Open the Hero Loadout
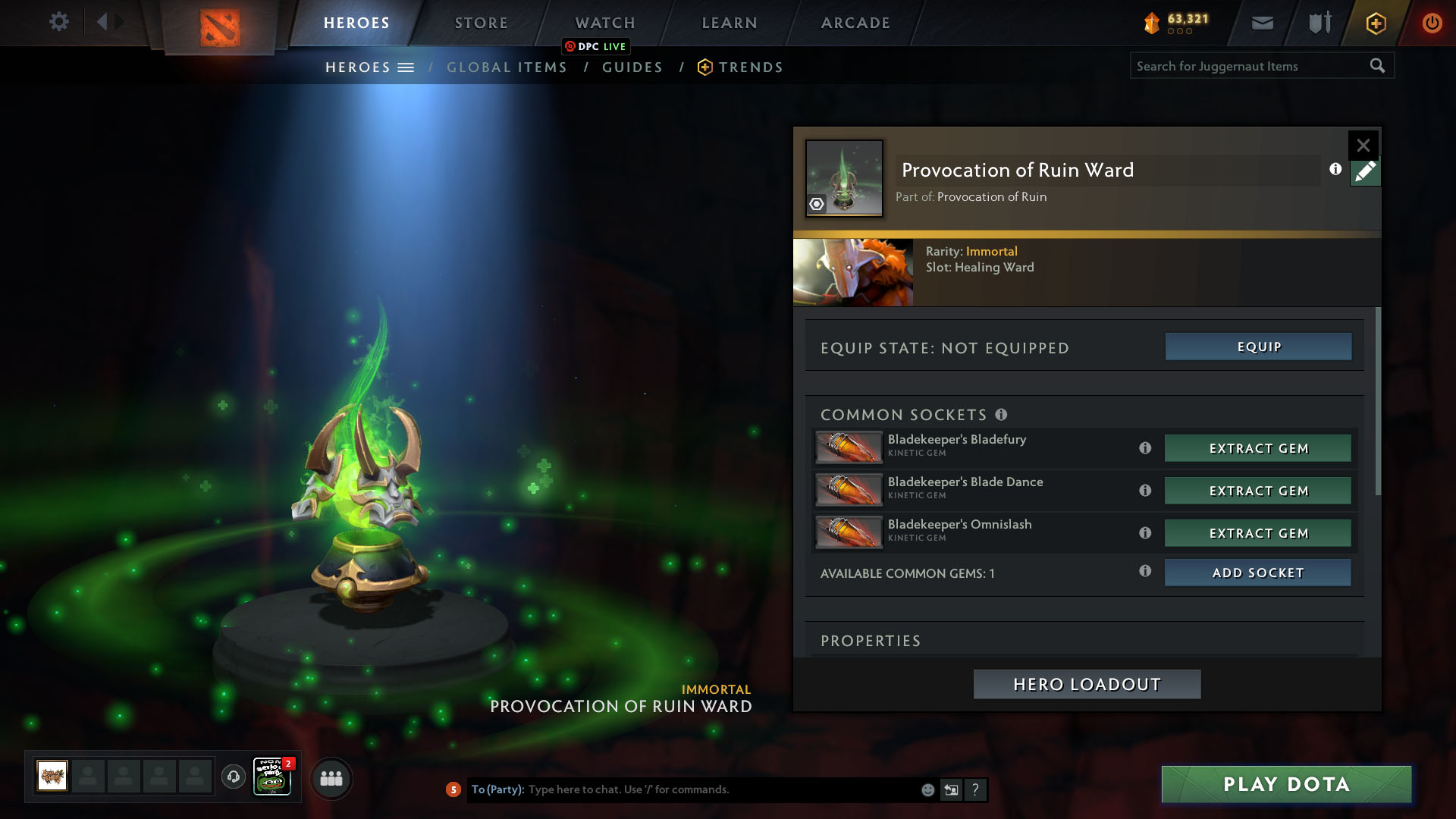Image resolution: width=1456 pixels, height=819 pixels. click(x=1087, y=684)
